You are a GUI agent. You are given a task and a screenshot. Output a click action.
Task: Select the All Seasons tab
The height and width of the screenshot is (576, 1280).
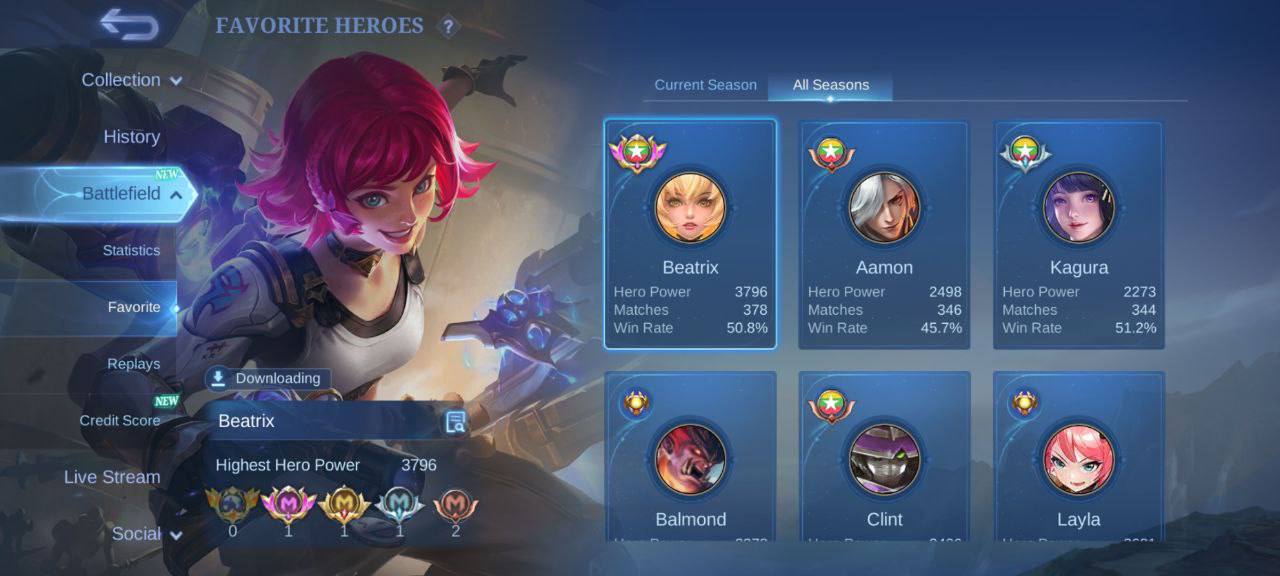830,85
